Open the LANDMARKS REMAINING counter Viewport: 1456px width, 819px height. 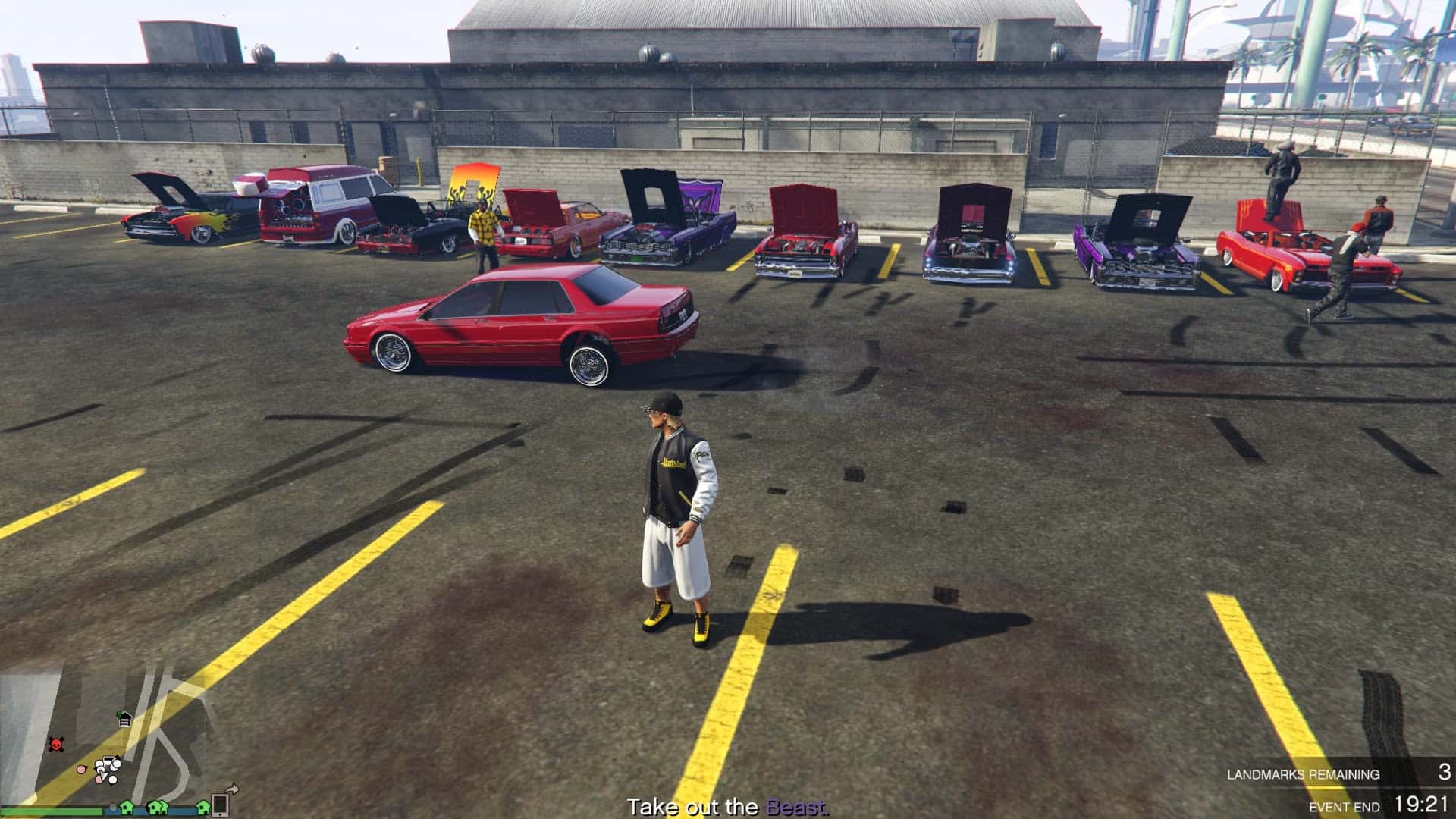[1304, 775]
